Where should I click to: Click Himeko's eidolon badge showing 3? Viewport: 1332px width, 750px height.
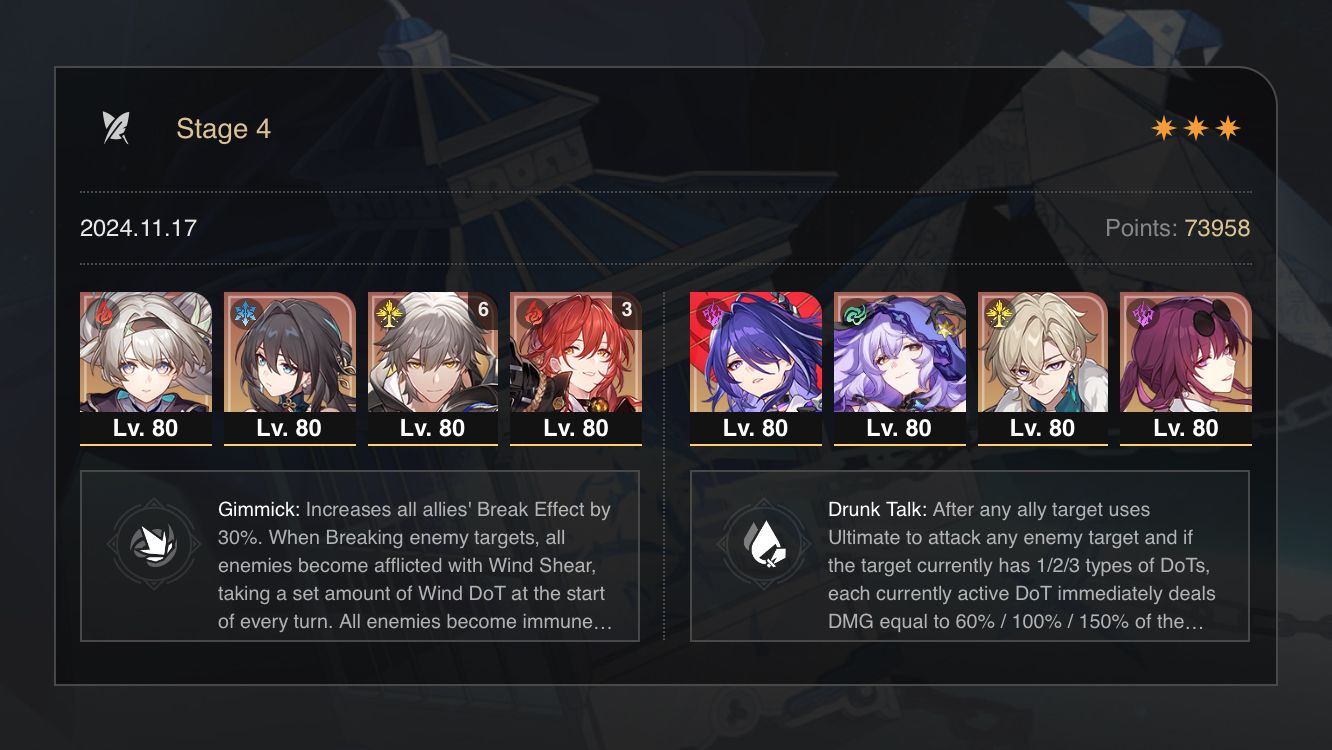(x=626, y=310)
